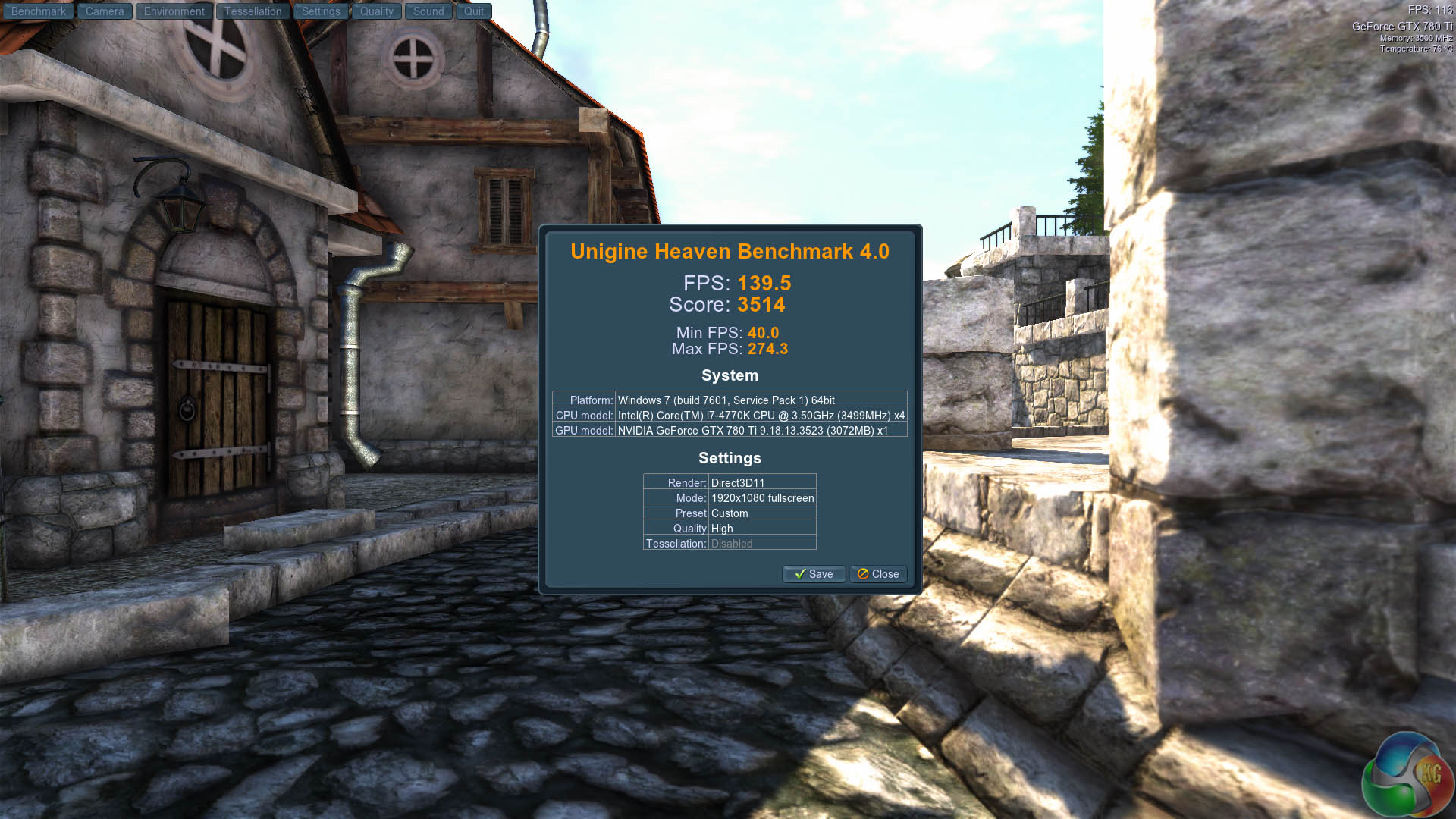The height and width of the screenshot is (819, 1456).
Task: Close the benchmark results dialog
Action: [878, 574]
